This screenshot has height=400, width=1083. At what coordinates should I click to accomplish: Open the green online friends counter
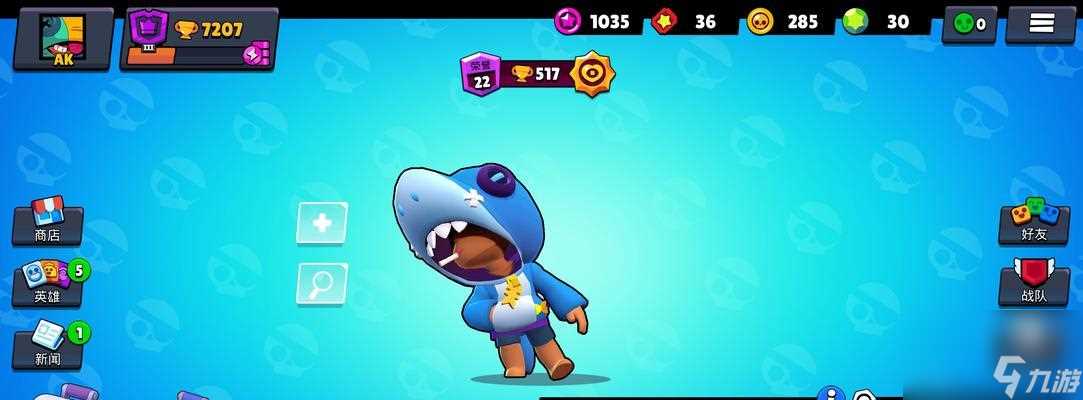[x=968, y=24]
